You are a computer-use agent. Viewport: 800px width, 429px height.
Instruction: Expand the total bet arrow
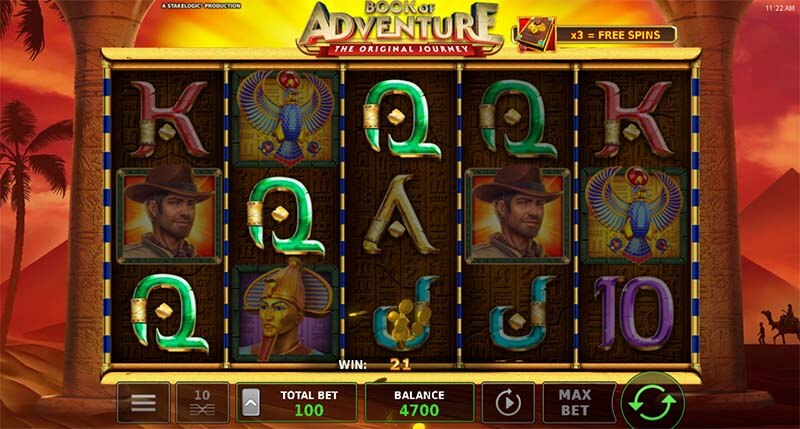pyautogui.click(x=249, y=403)
